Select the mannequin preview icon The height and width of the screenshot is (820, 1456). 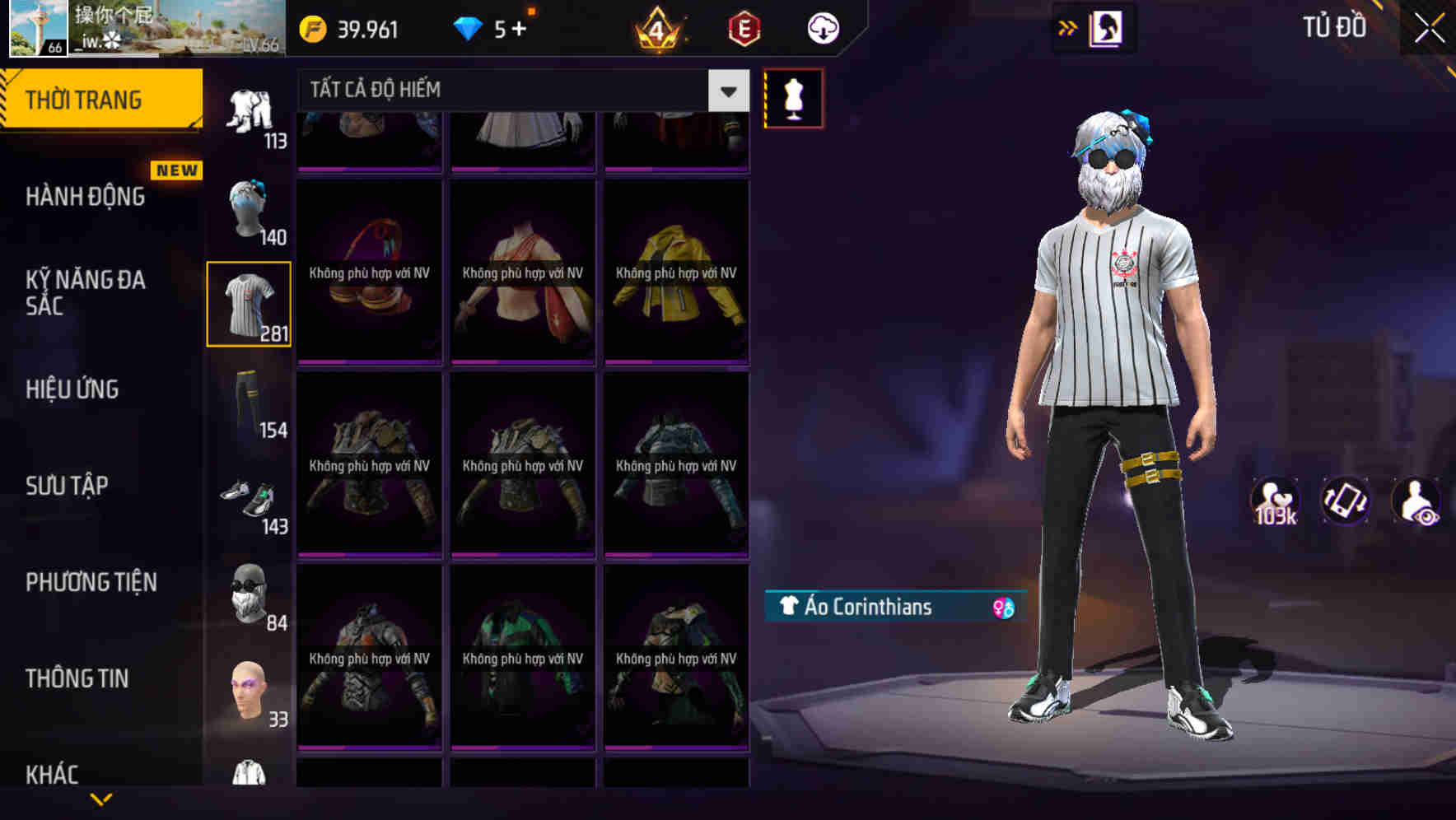[793, 97]
